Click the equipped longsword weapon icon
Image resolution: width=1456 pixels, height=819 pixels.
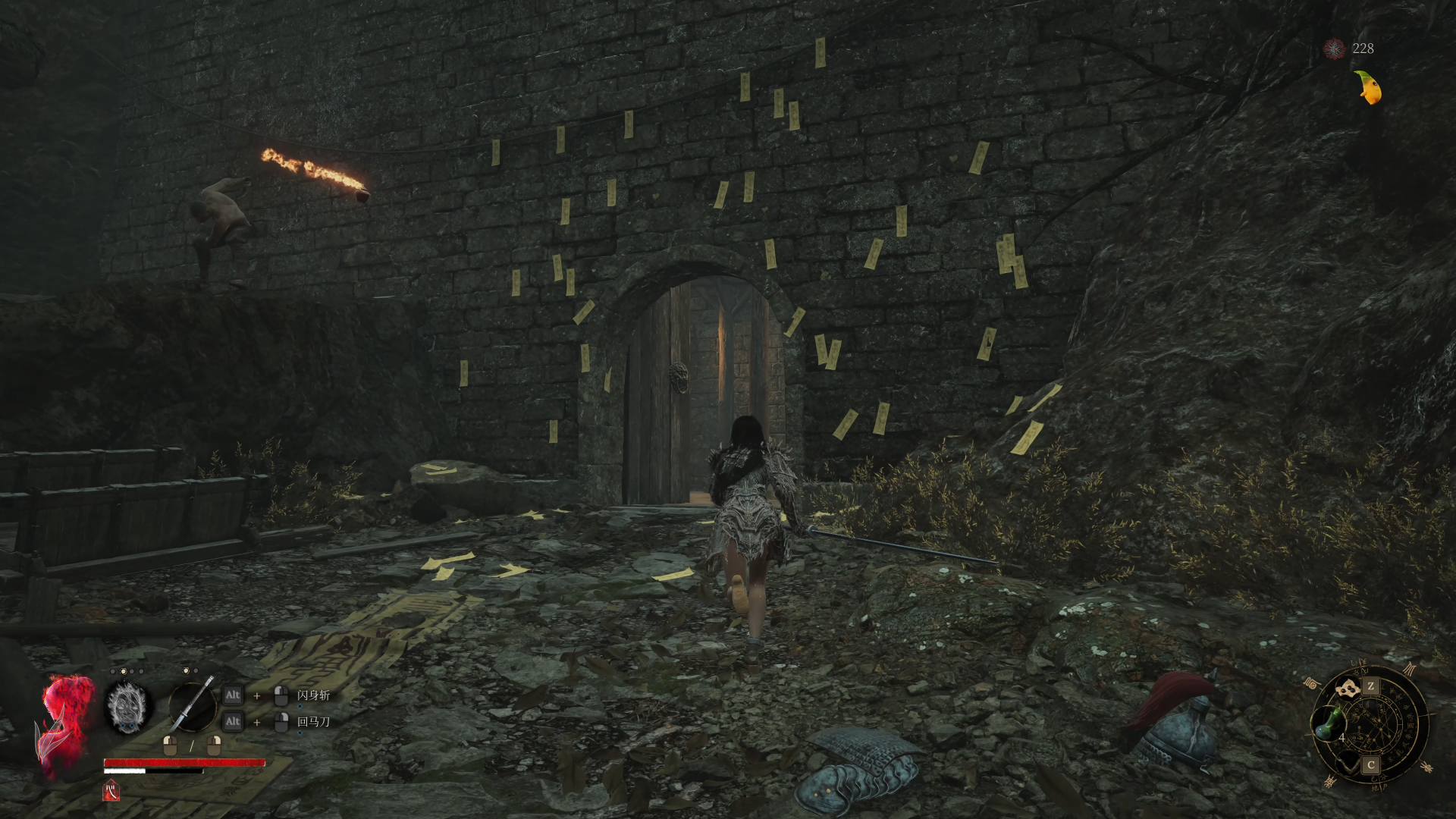[192, 705]
